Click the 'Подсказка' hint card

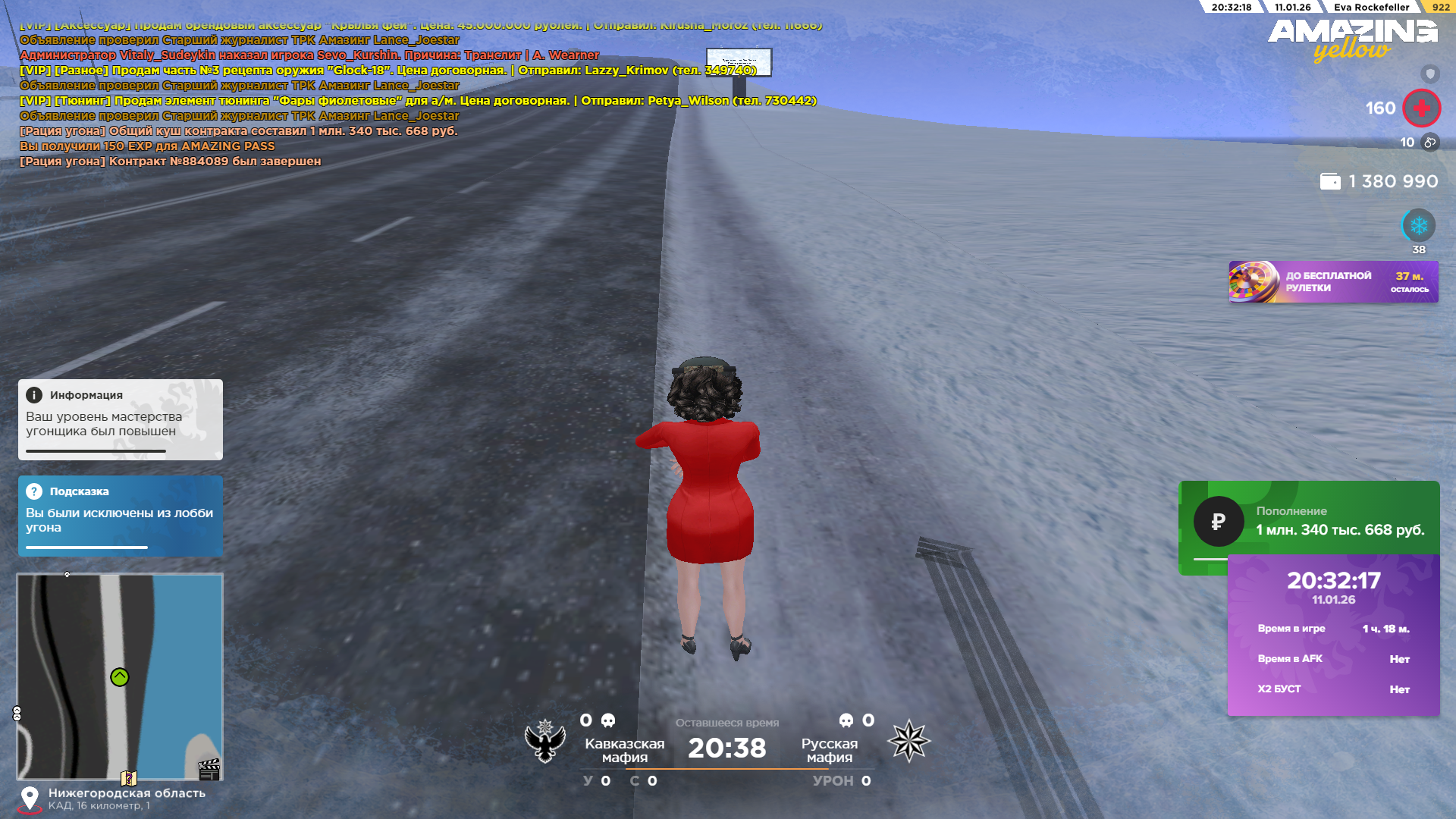[121, 516]
